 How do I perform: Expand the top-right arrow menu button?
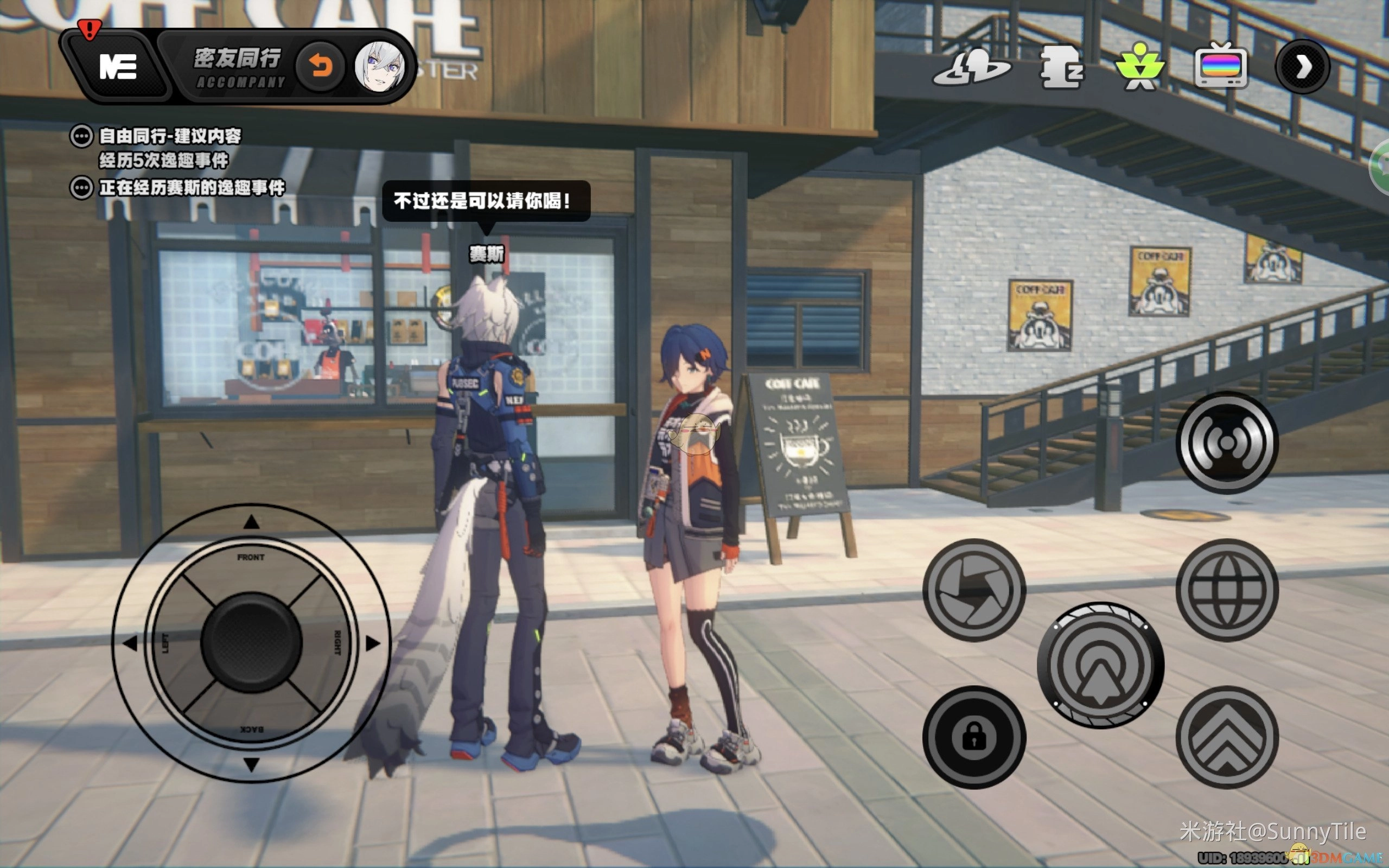pos(1302,67)
